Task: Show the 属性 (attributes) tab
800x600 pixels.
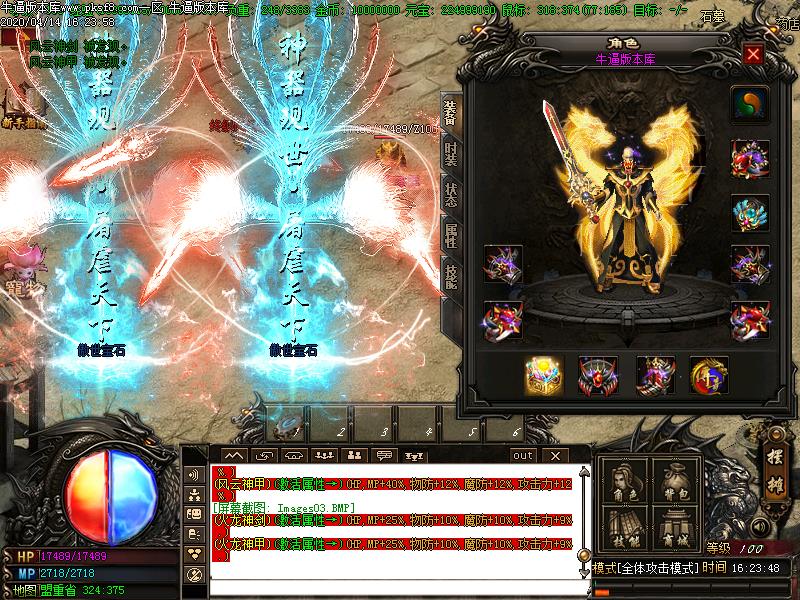Action: (x=451, y=236)
